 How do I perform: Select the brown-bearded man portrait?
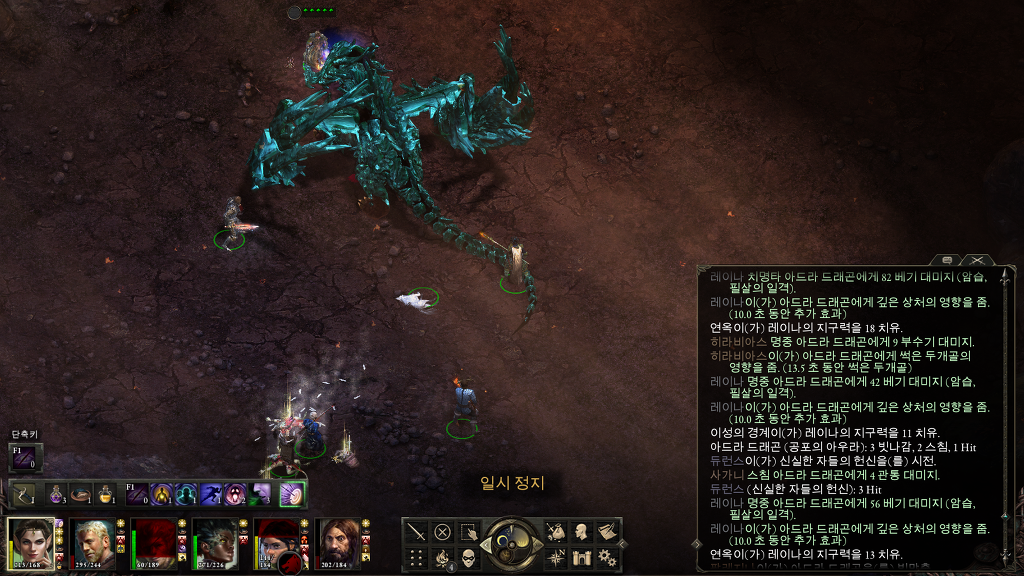click(x=339, y=543)
